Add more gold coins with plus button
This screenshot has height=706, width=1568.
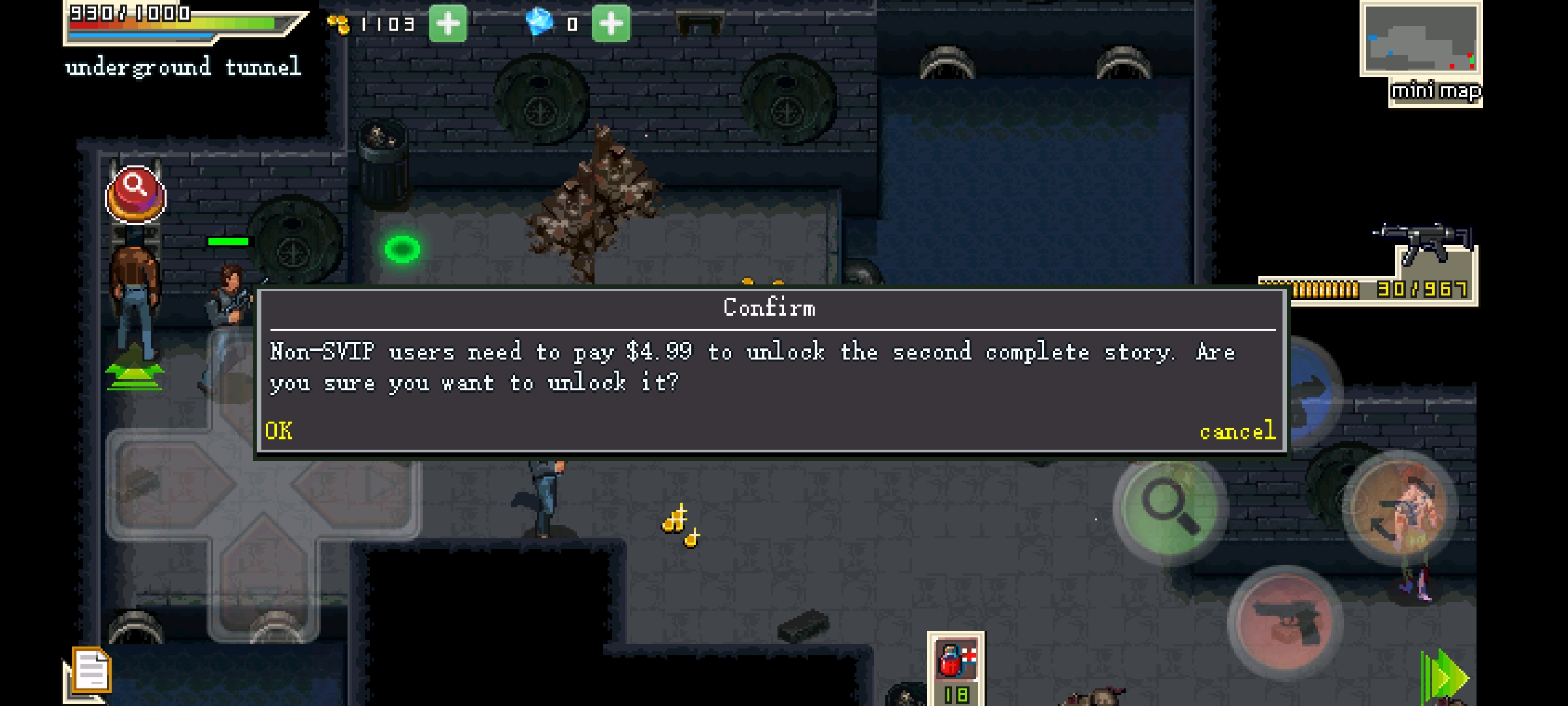[448, 24]
